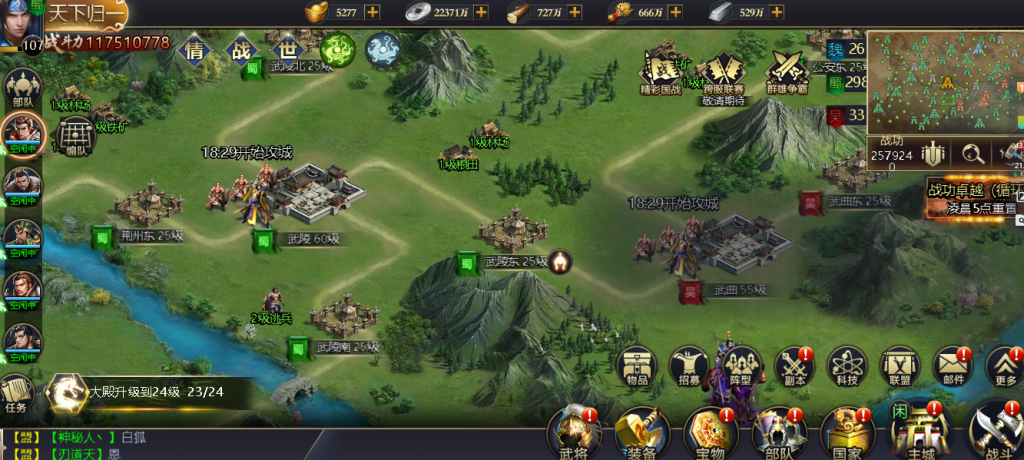The image size is (1024, 460).
Task: Click the gold ingot plus button
Action: click(372, 12)
